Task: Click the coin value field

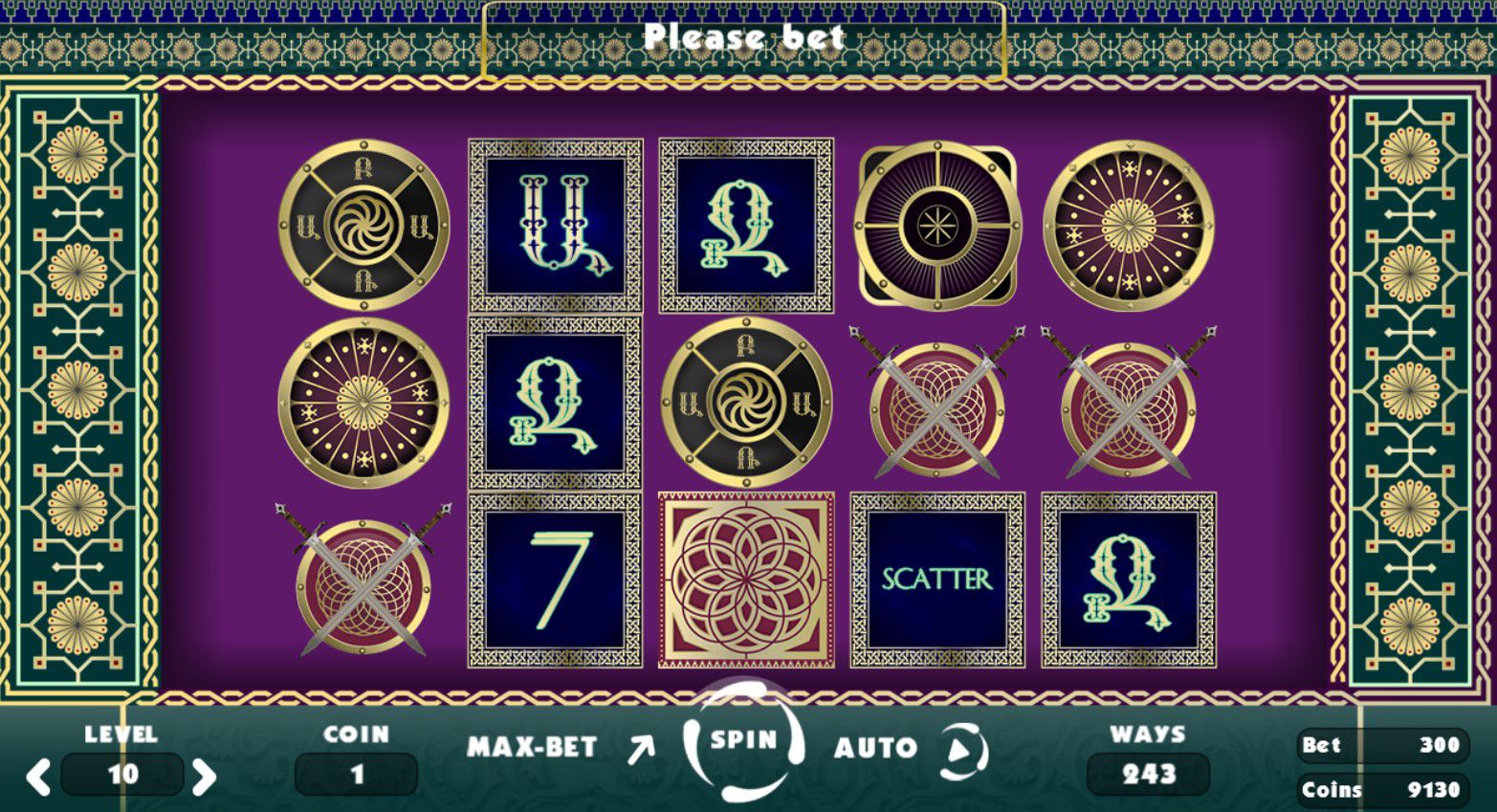Action: (x=356, y=774)
